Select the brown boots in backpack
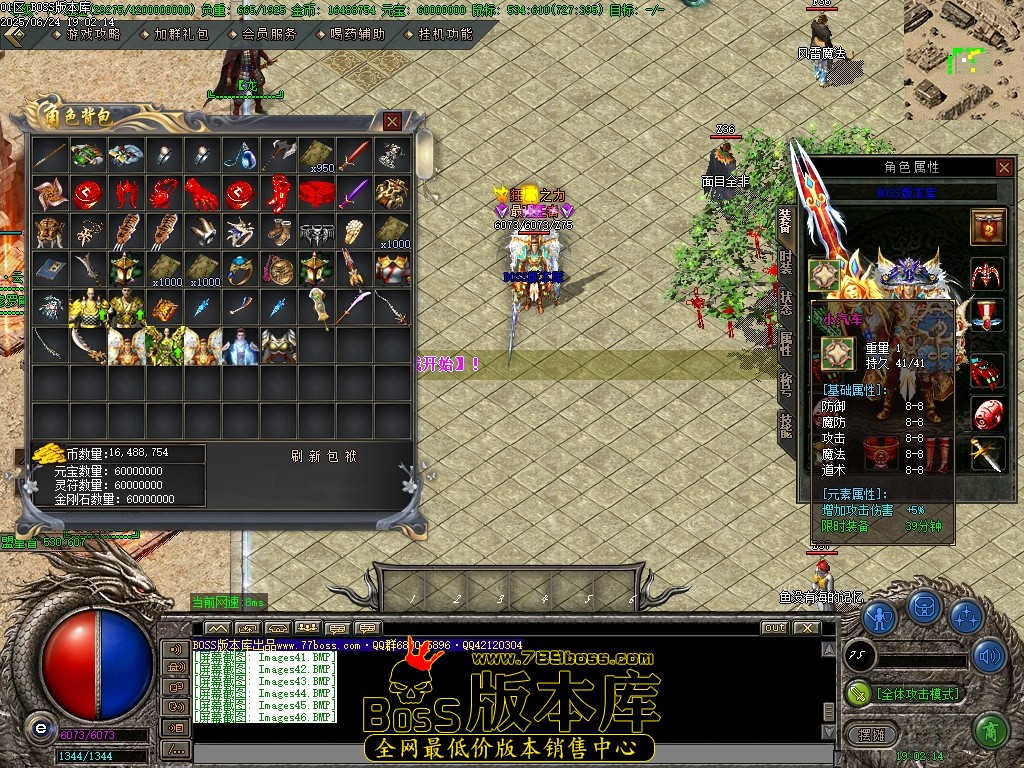 coord(277,230)
